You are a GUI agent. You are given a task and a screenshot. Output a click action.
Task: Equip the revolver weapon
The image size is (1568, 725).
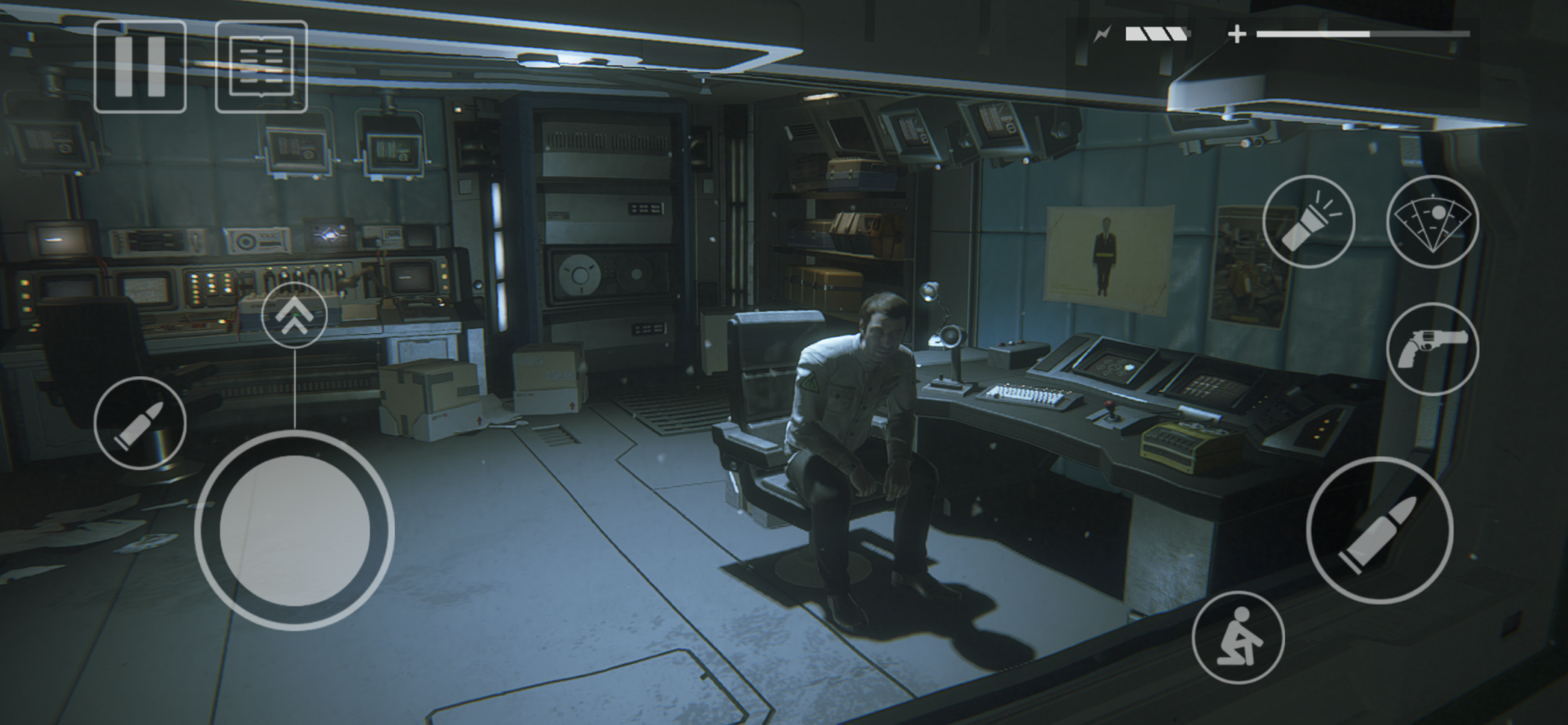point(1432,349)
